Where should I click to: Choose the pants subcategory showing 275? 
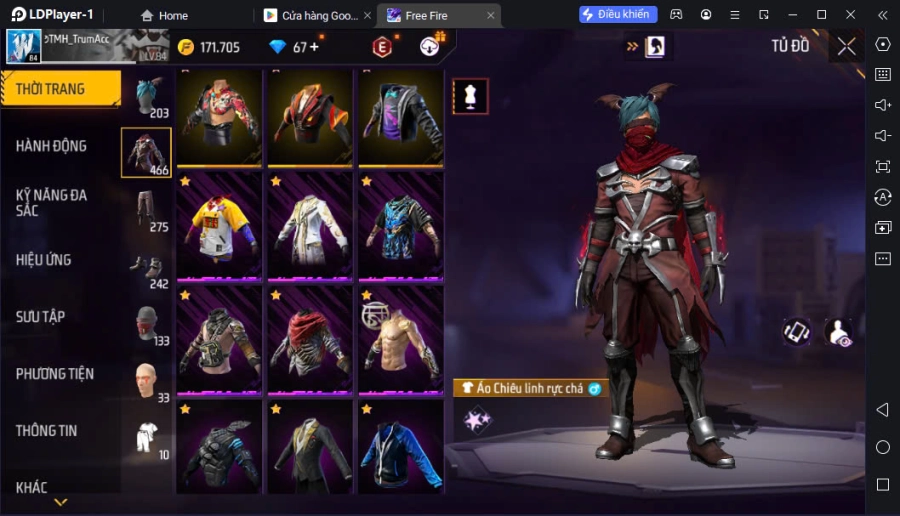(146, 211)
